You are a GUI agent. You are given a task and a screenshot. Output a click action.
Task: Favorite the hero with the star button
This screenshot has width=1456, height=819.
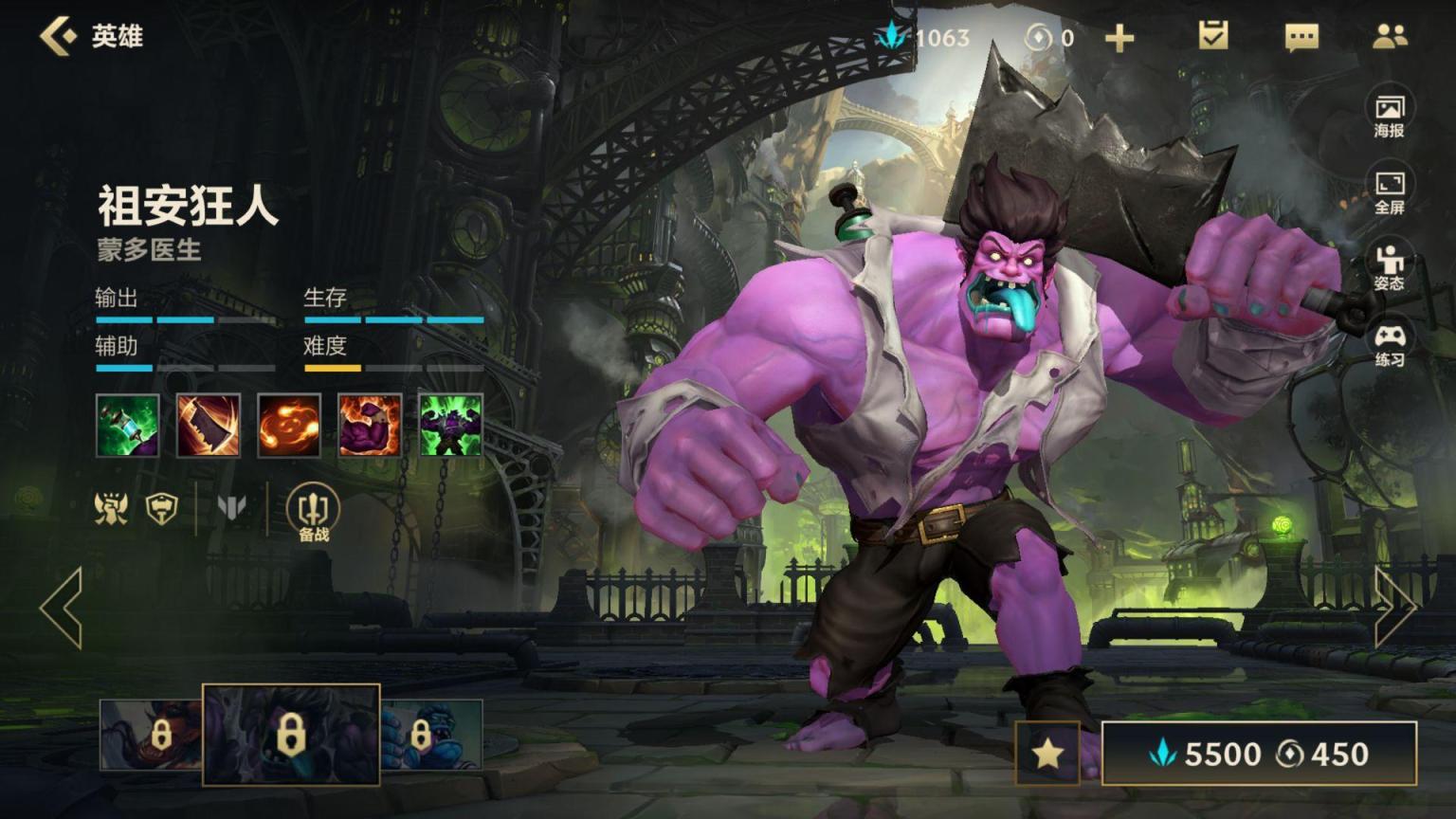(x=1047, y=754)
